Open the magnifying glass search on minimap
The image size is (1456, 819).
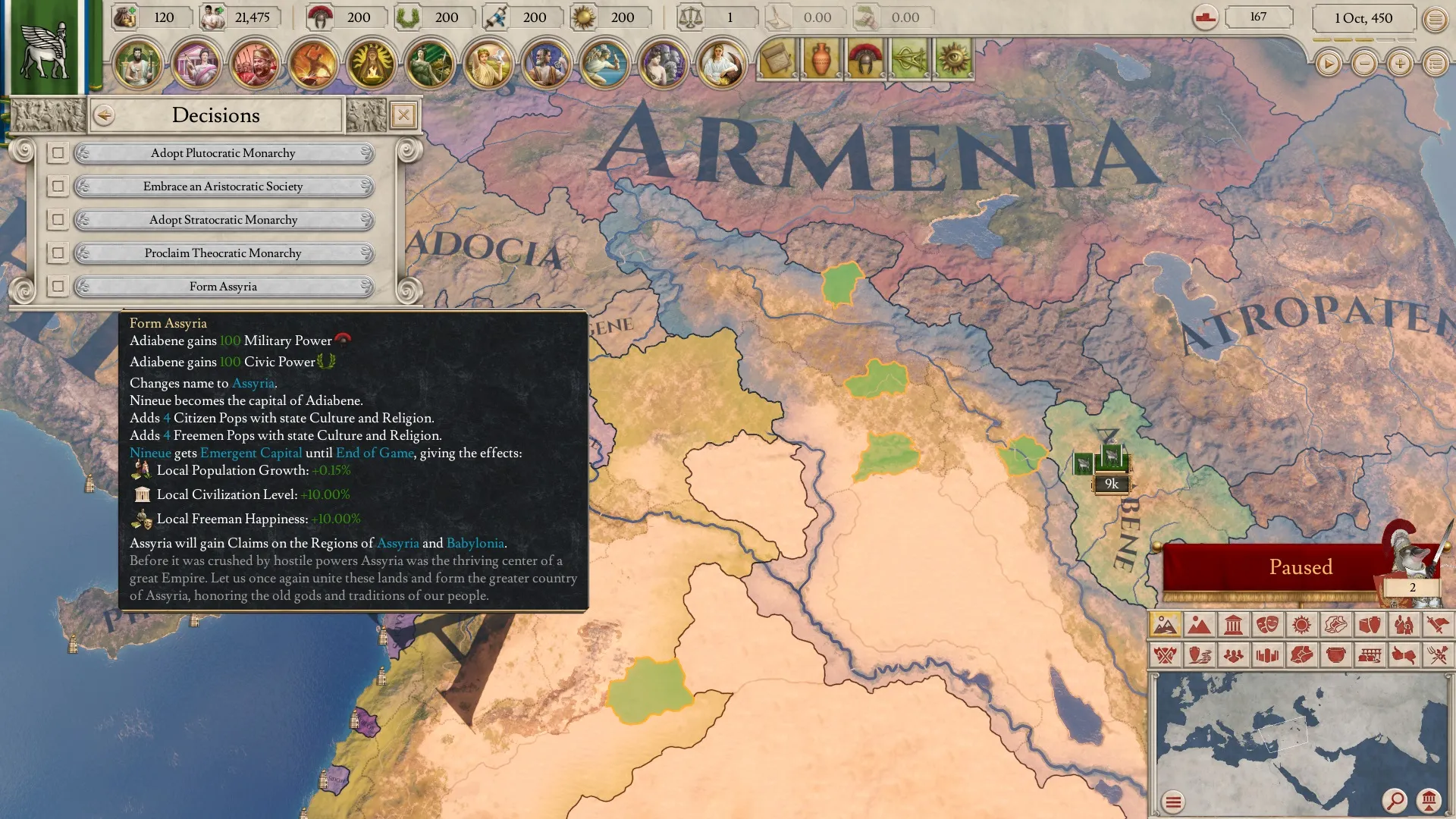(1394, 800)
